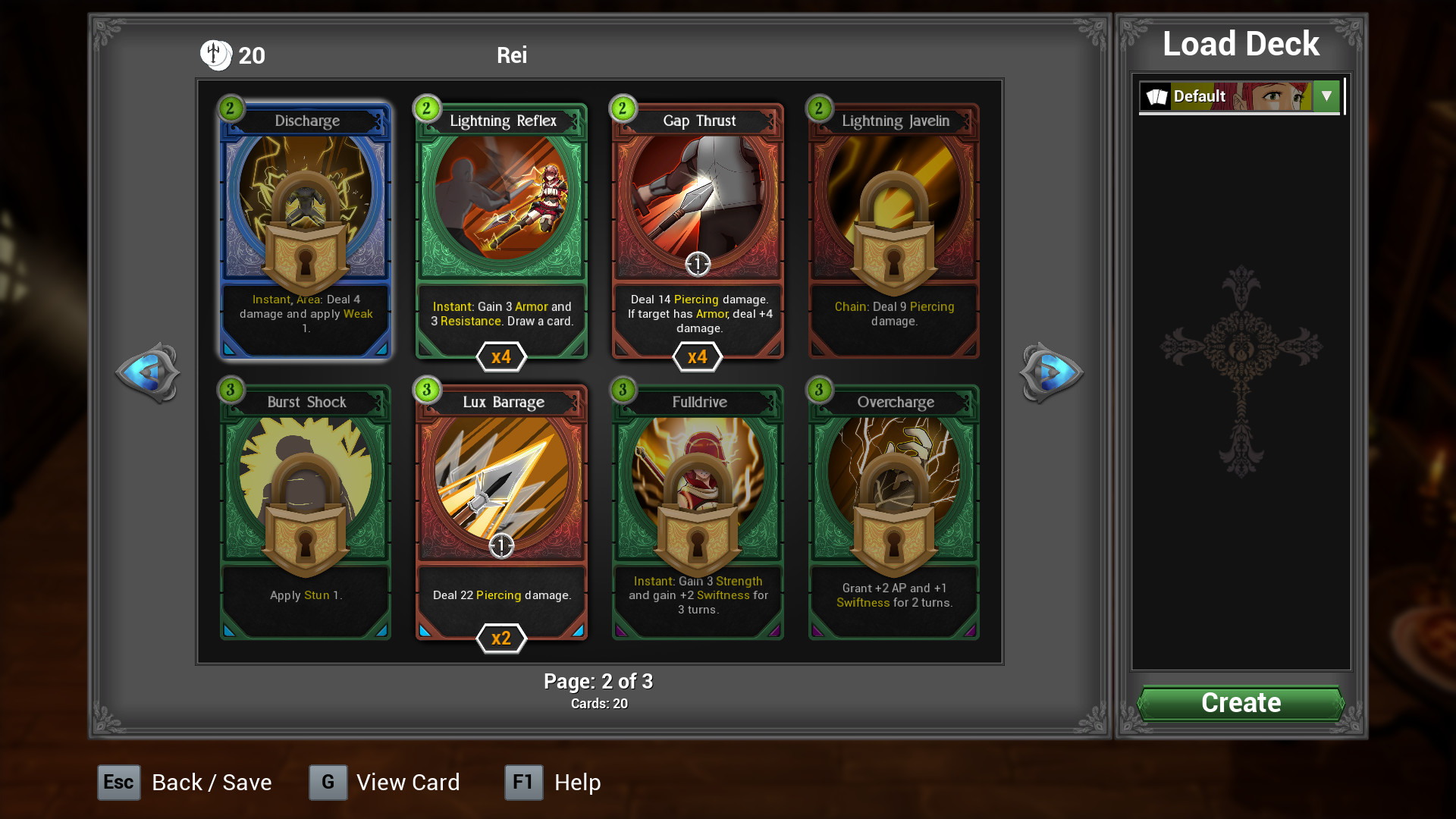Click the lock icon on the Overcharge card
1456x819 pixels.
(893, 523)
